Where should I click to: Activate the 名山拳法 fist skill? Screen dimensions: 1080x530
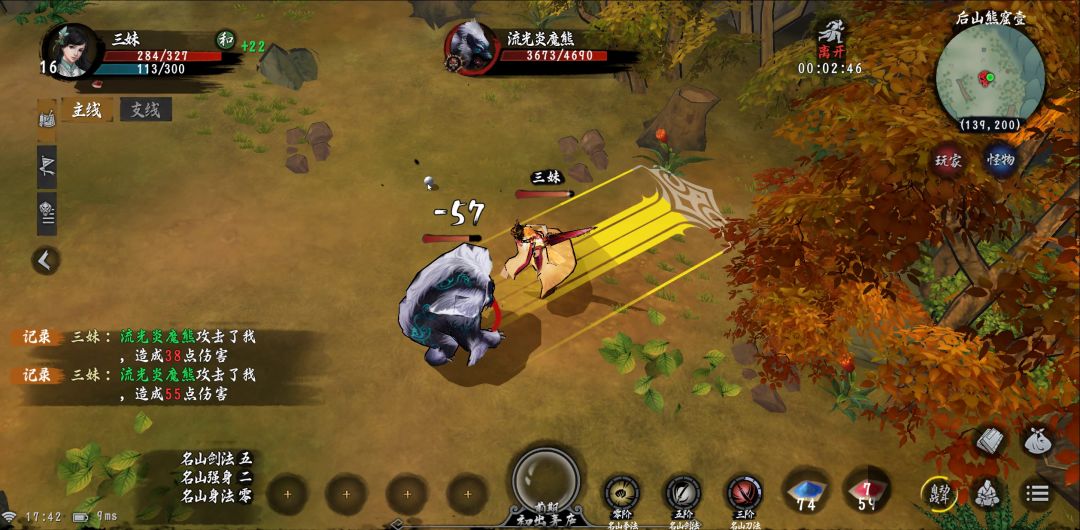622,493
